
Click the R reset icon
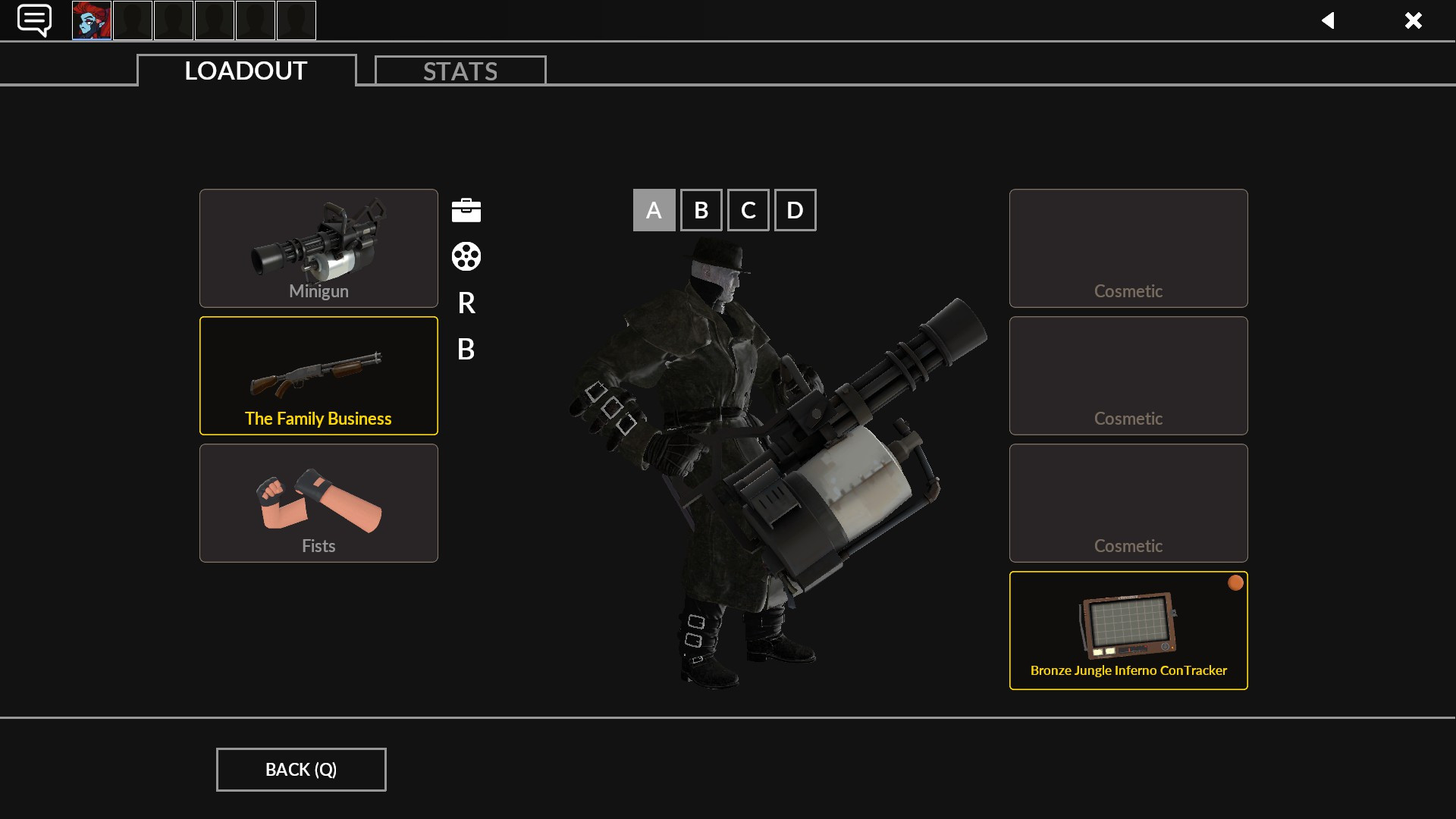(x=466, y=303)
